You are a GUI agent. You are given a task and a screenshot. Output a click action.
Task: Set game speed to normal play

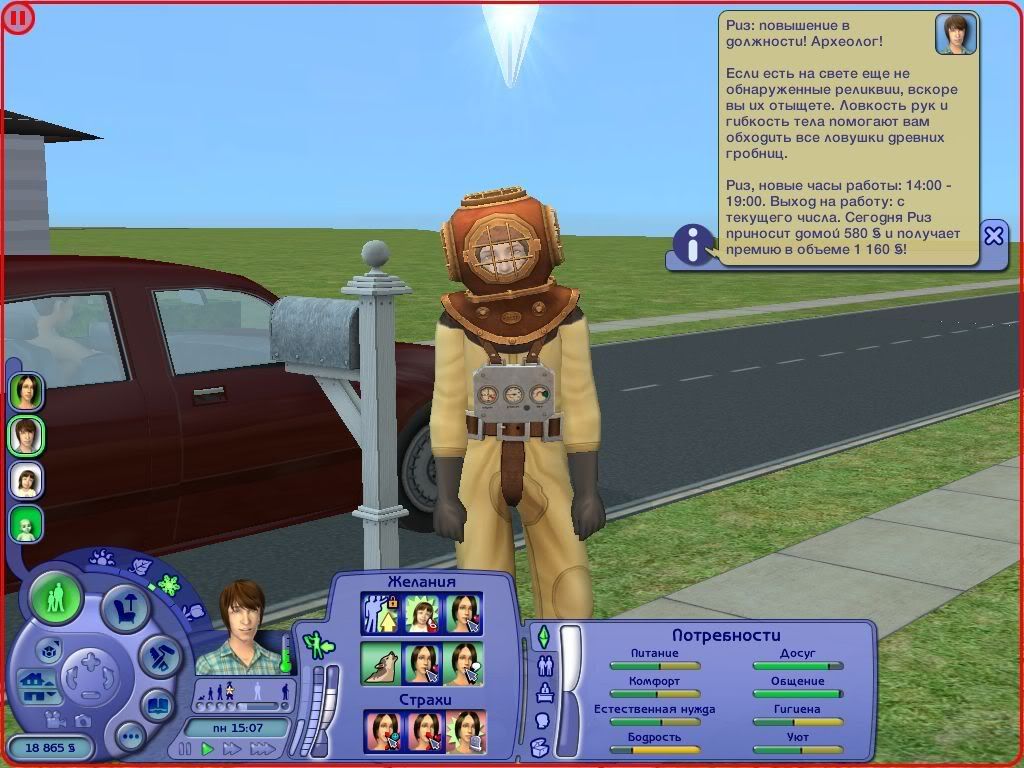[x=208, y=748]
